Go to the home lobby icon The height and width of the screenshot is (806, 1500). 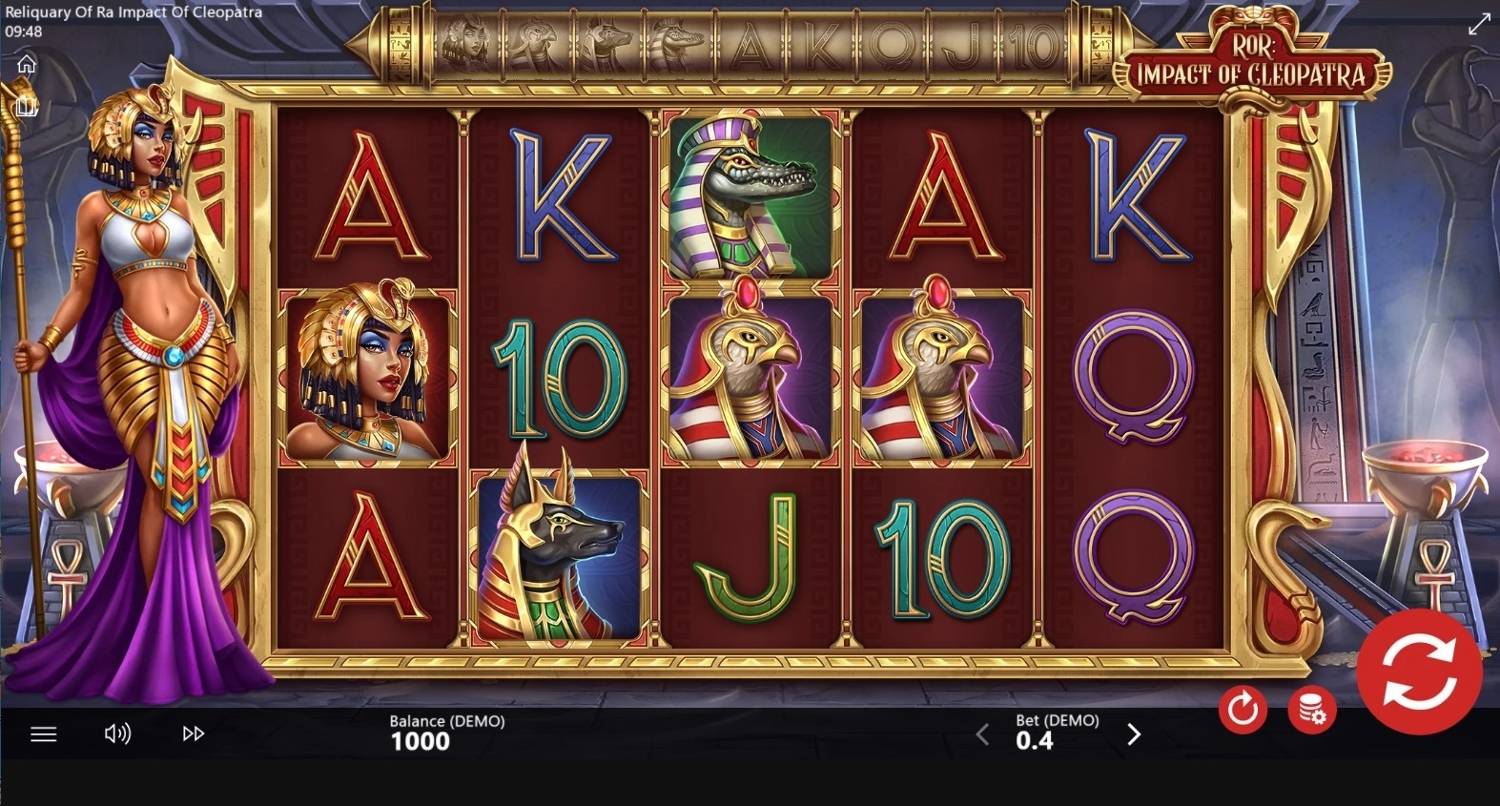(26, 65)
